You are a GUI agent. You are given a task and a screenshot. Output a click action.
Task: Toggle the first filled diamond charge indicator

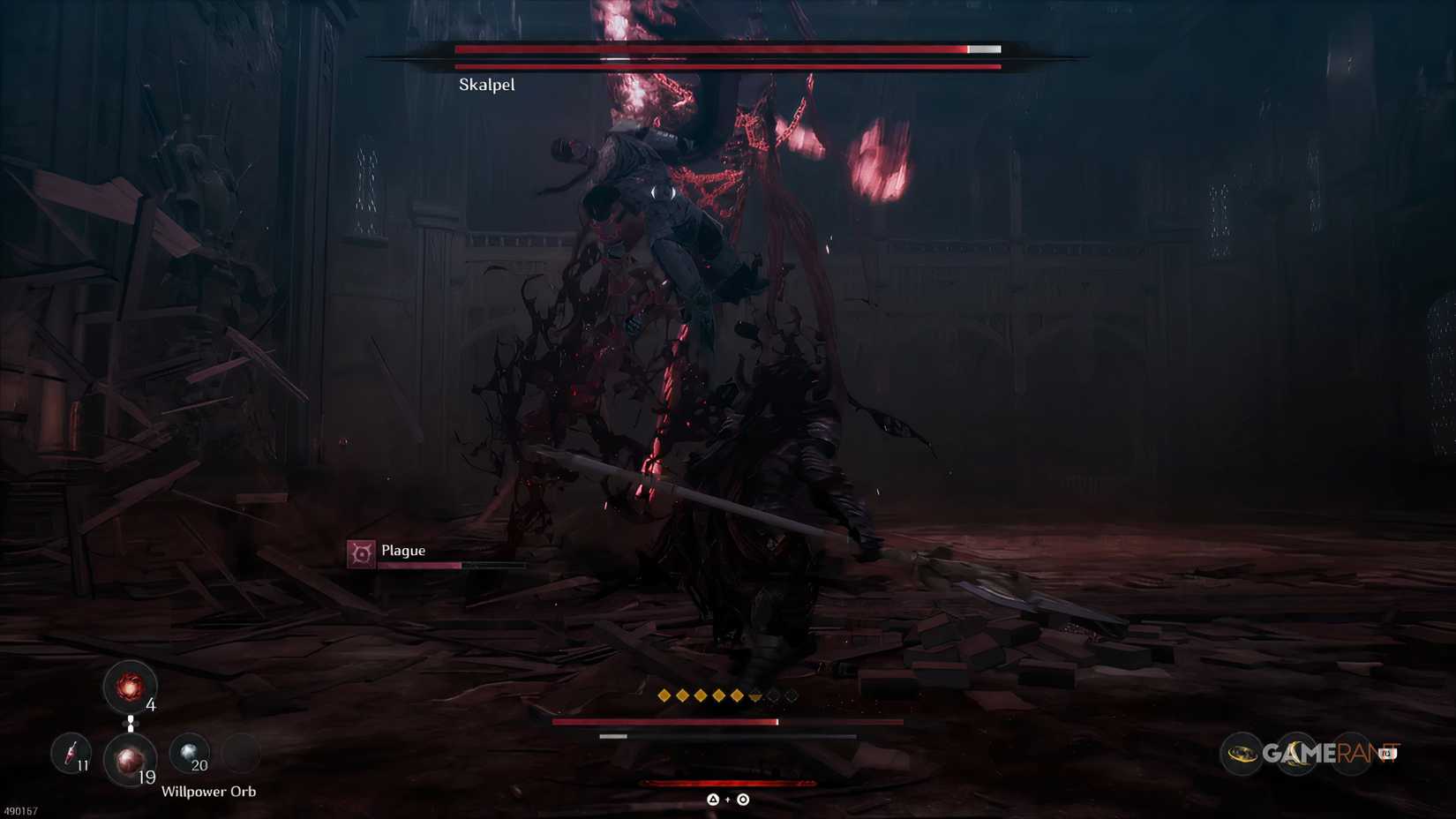coord(664,696)
